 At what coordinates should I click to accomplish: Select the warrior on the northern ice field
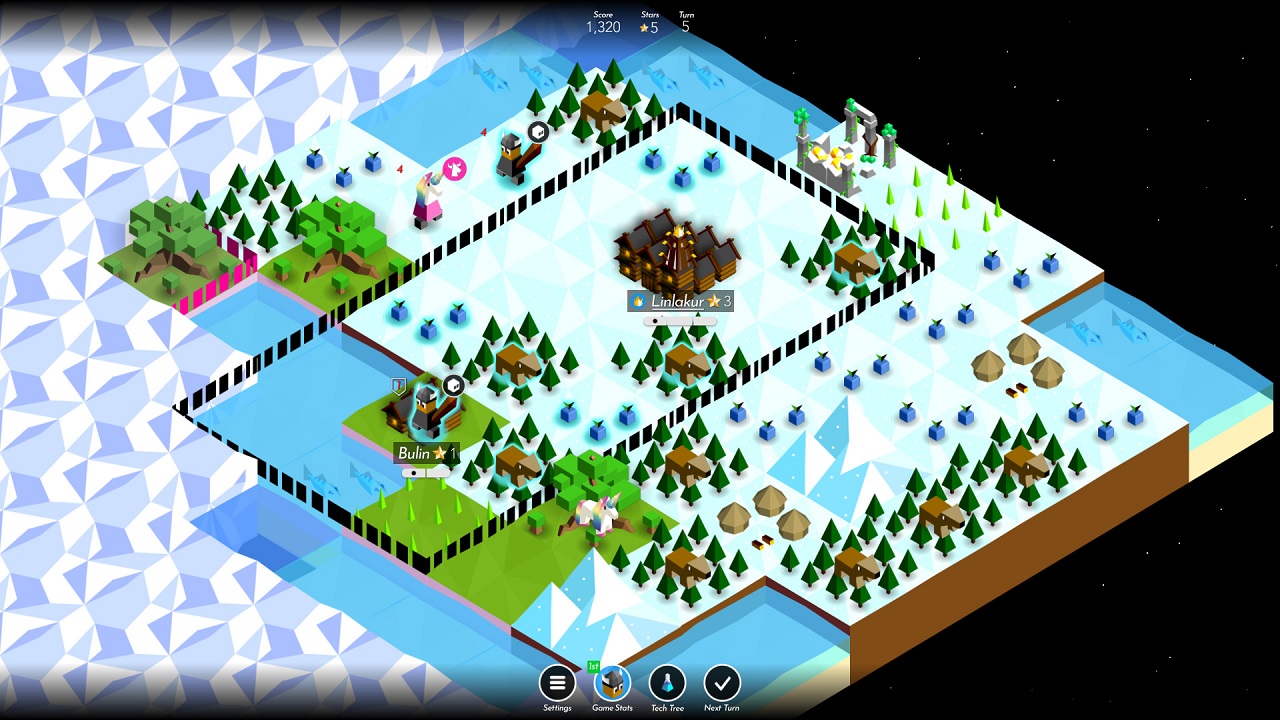tap(513, 155)
